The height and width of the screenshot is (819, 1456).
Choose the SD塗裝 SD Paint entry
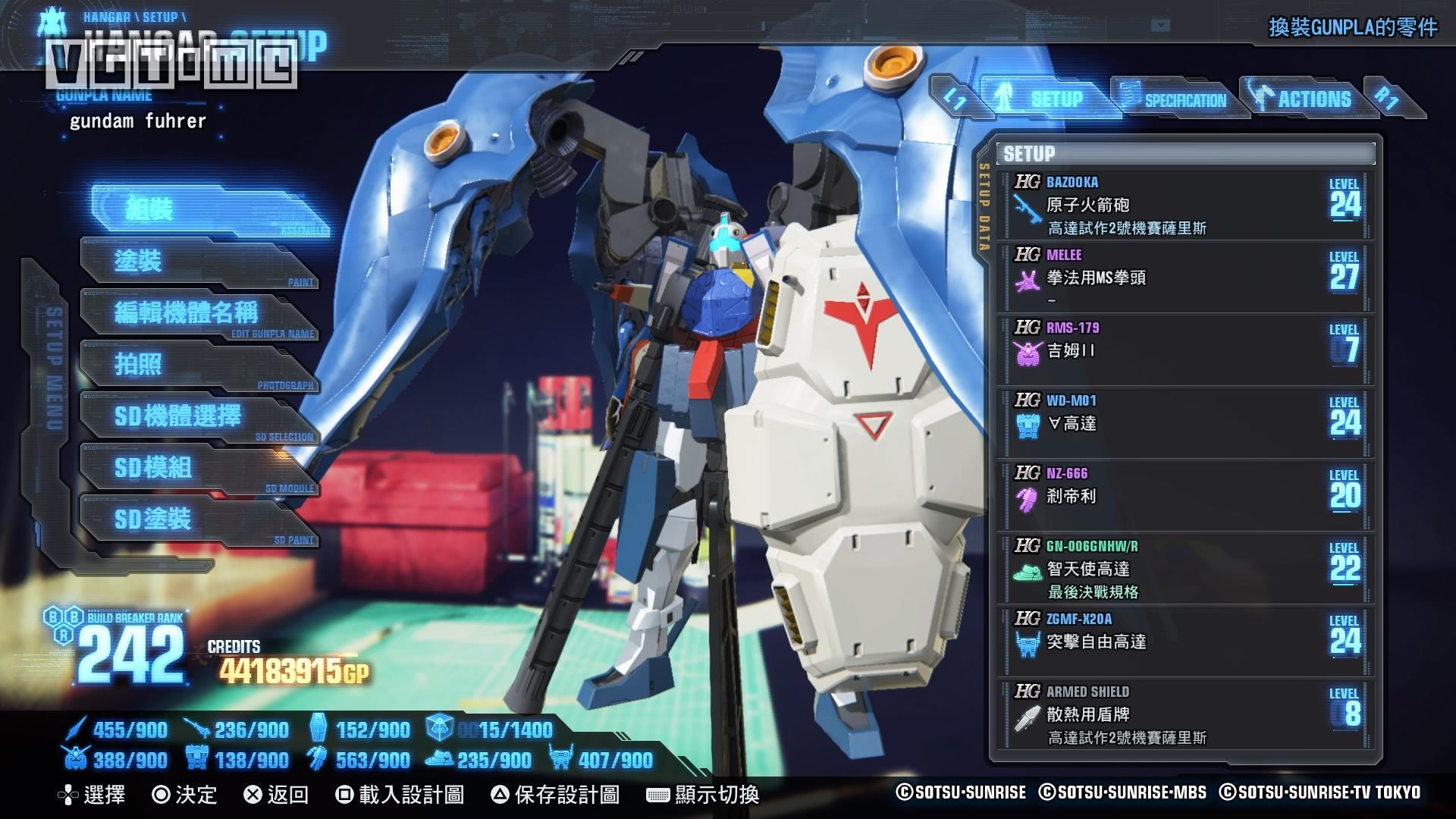[x=199, y=519]
